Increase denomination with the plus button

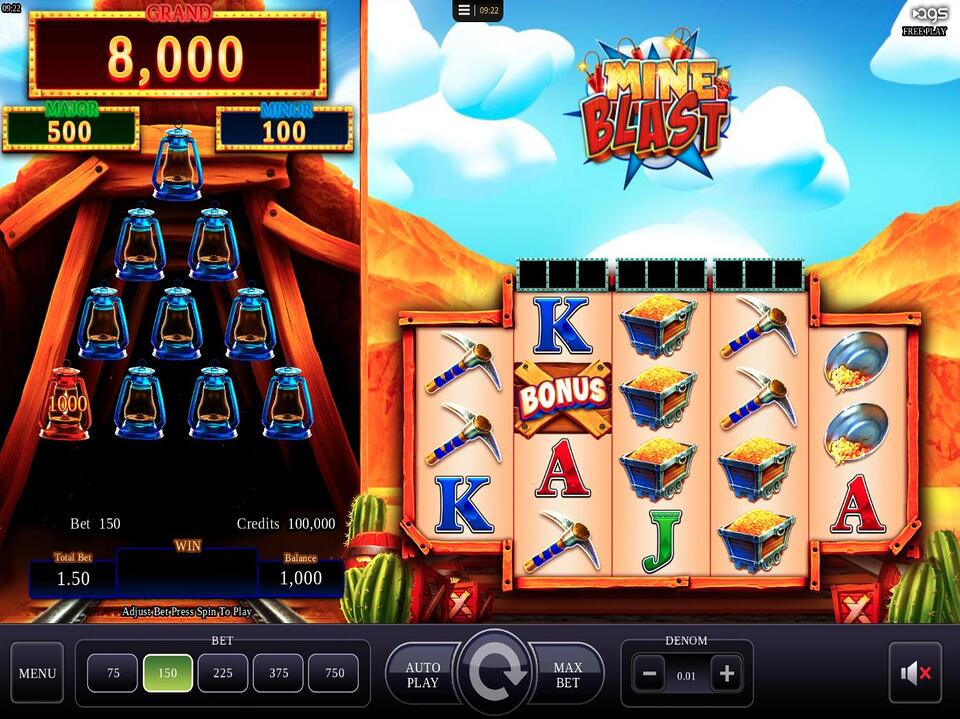pyautogui.click(x=726, y=674)
